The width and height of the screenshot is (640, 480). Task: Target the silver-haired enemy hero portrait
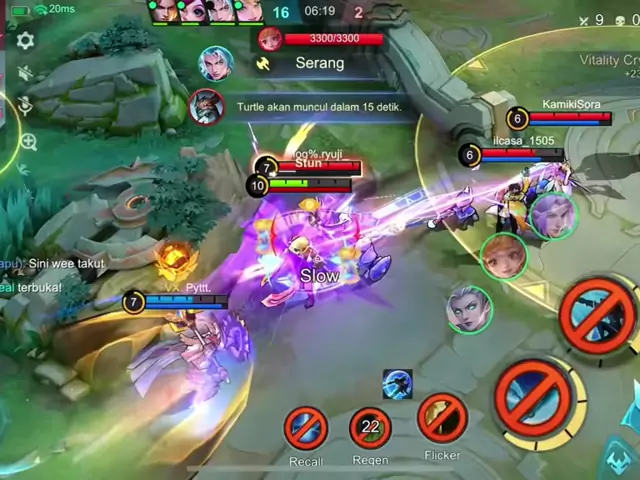(468, 308)
